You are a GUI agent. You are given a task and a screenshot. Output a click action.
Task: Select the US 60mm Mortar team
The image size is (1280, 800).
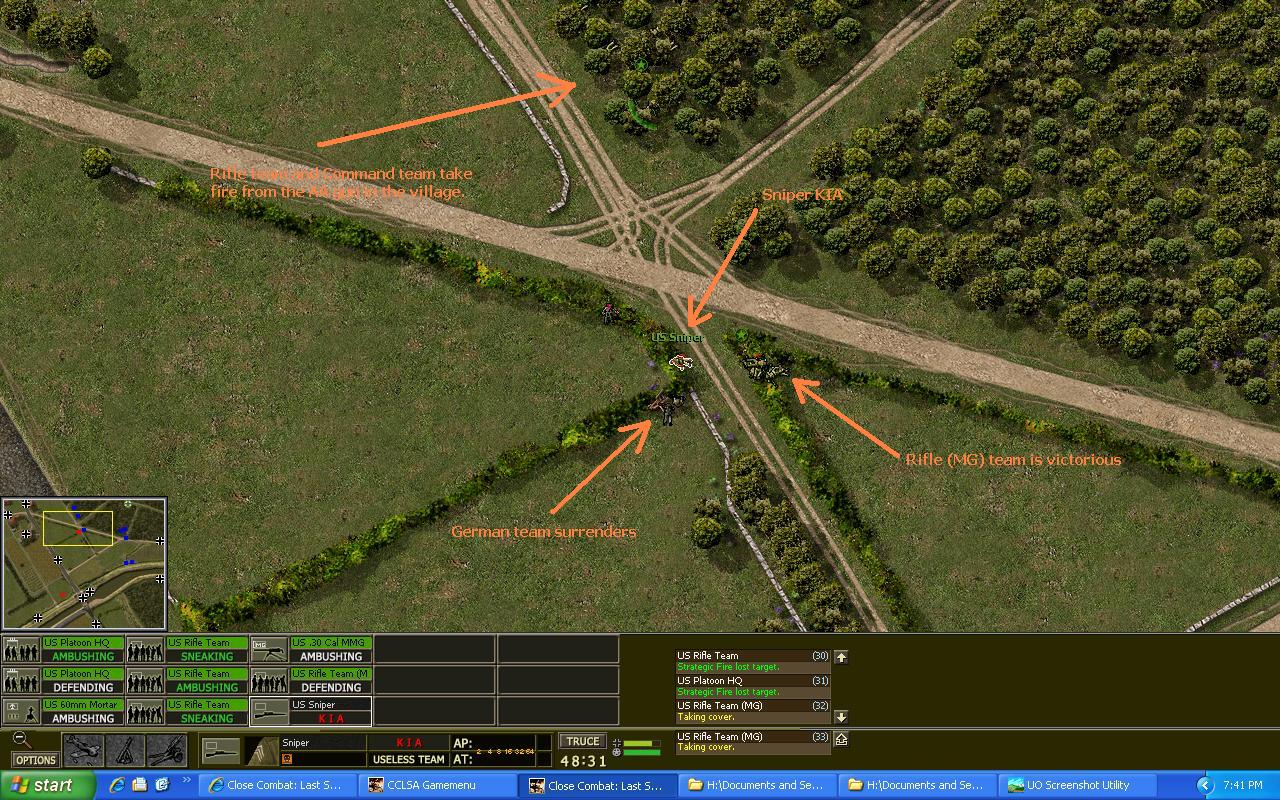tap(63, 712)
